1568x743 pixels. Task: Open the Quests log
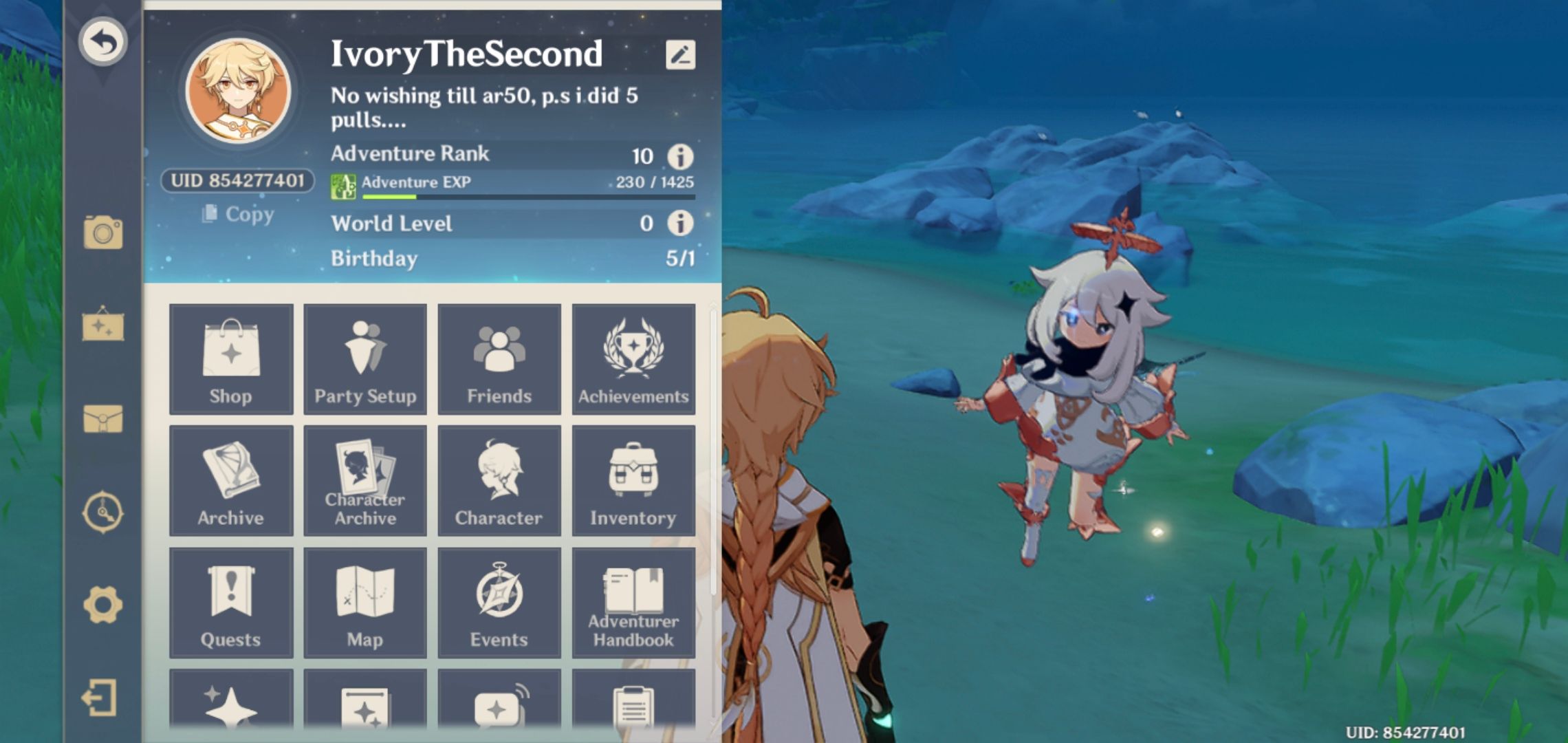pyautogui.click(x=231, y=603)
